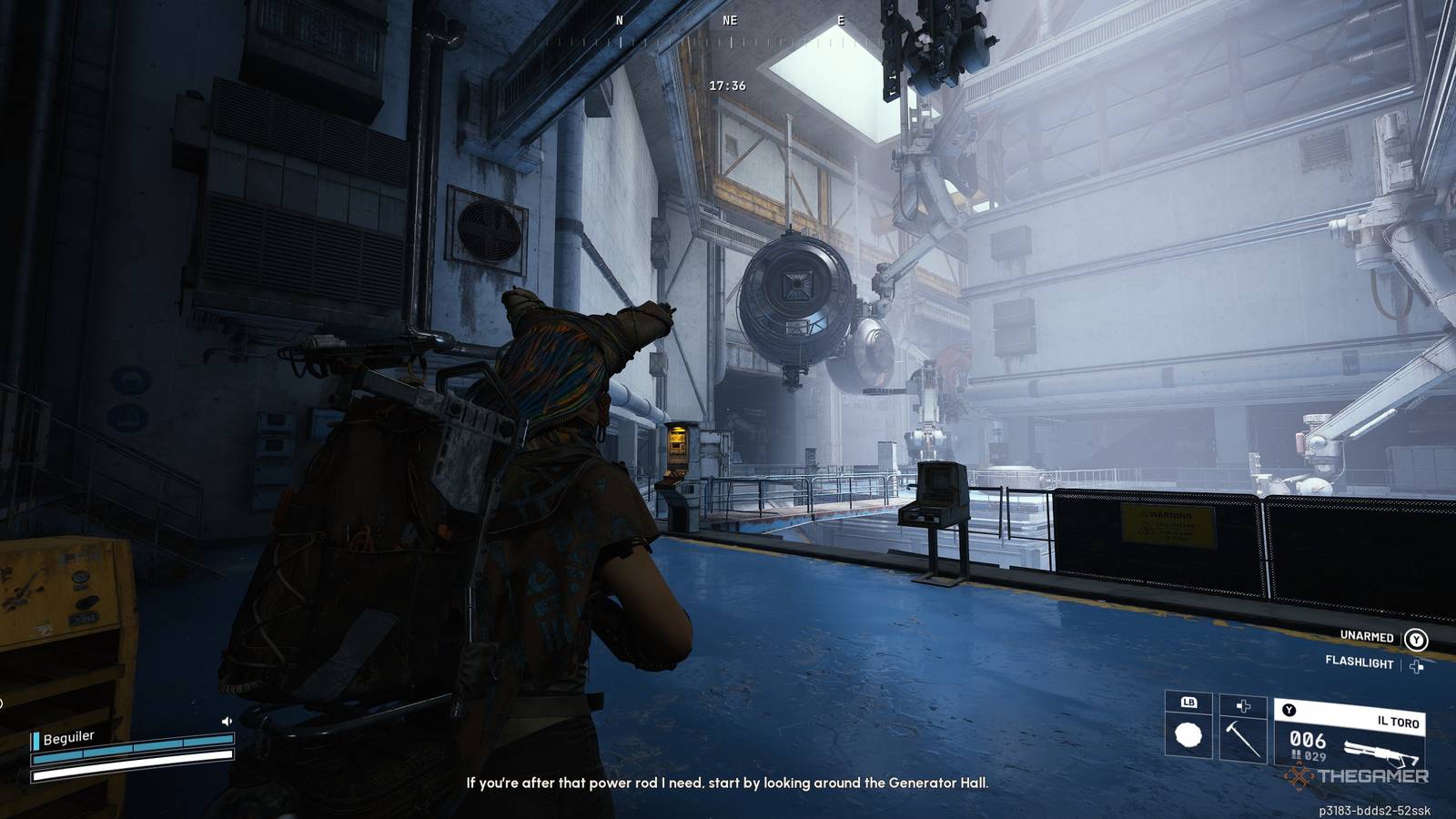Click the Generator Hall subtitle text
The image size is (1456, 819).
click(x=728, y=780)
